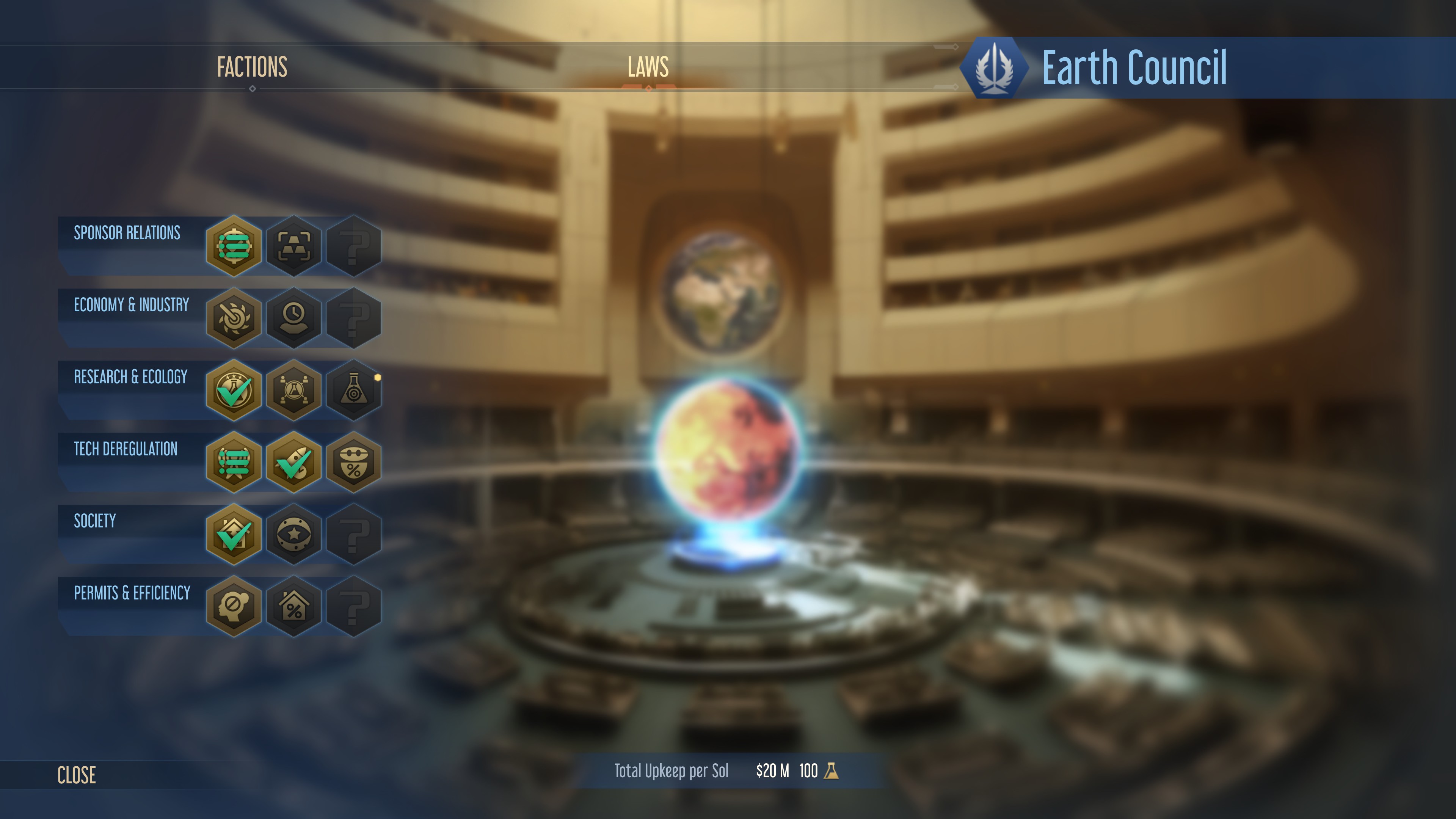Screen dimensions: 1456x819
Task: Open the eye-with-star law icon under Society
Action: [x=293, y=535]
